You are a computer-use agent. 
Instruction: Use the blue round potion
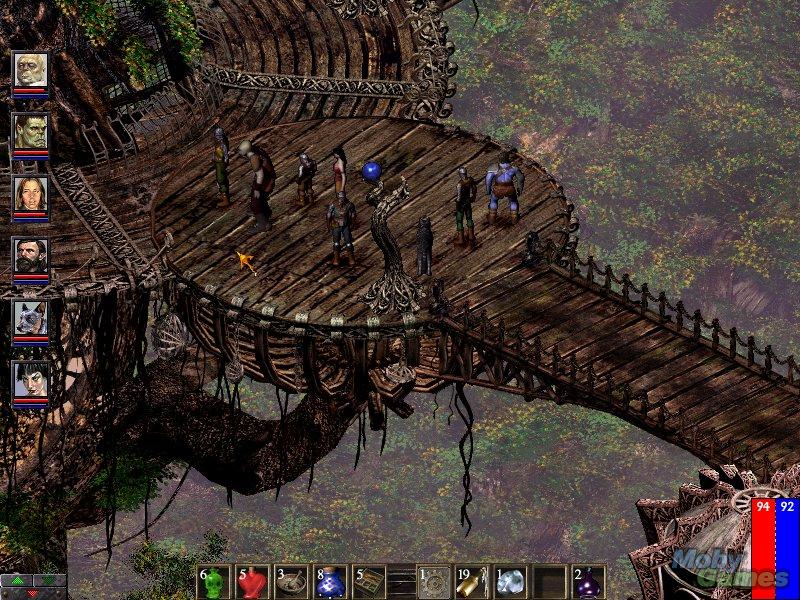point(329,582)
